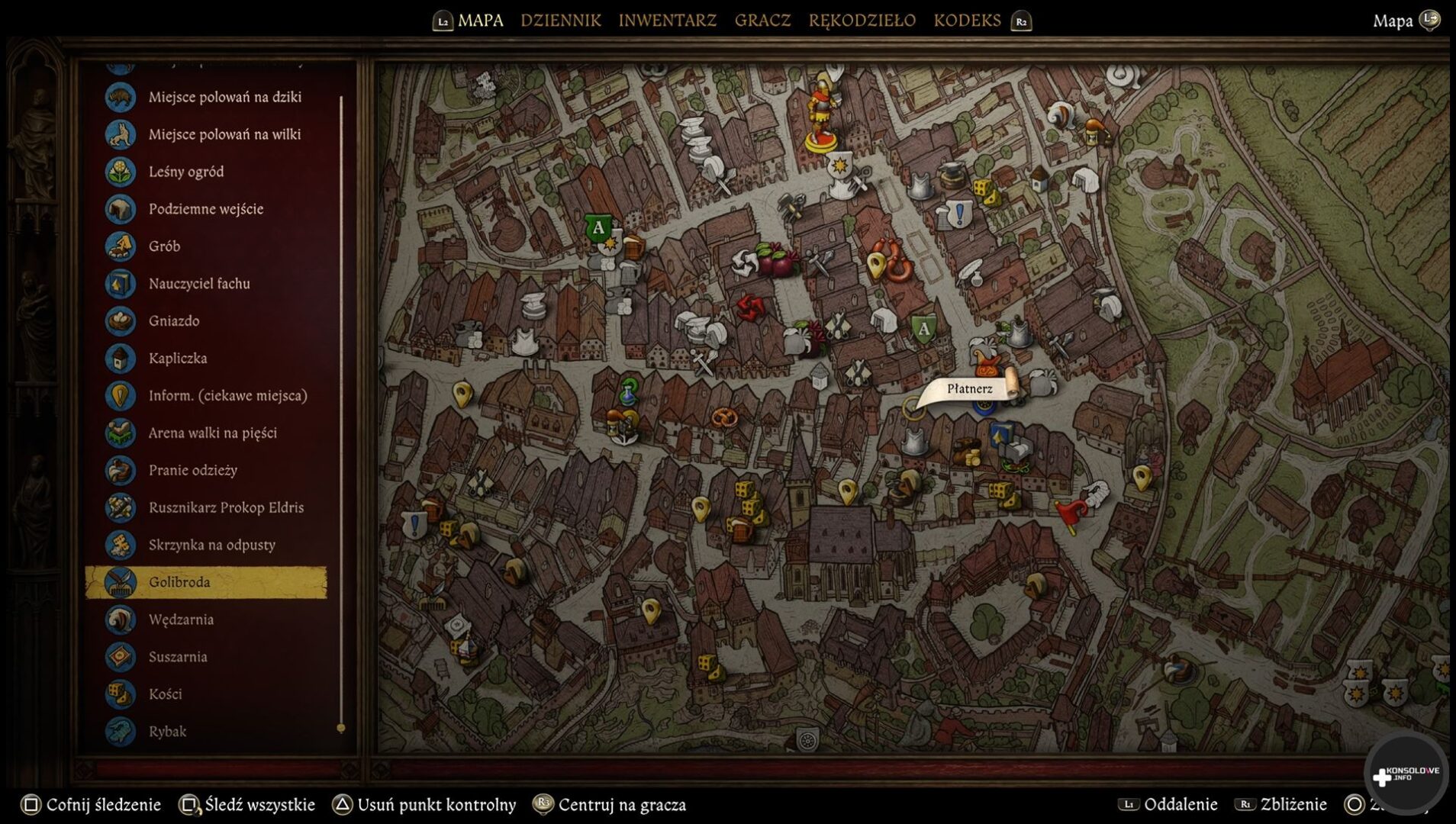Select Miejsce polowań na dziki legend entry

point(224,97)
